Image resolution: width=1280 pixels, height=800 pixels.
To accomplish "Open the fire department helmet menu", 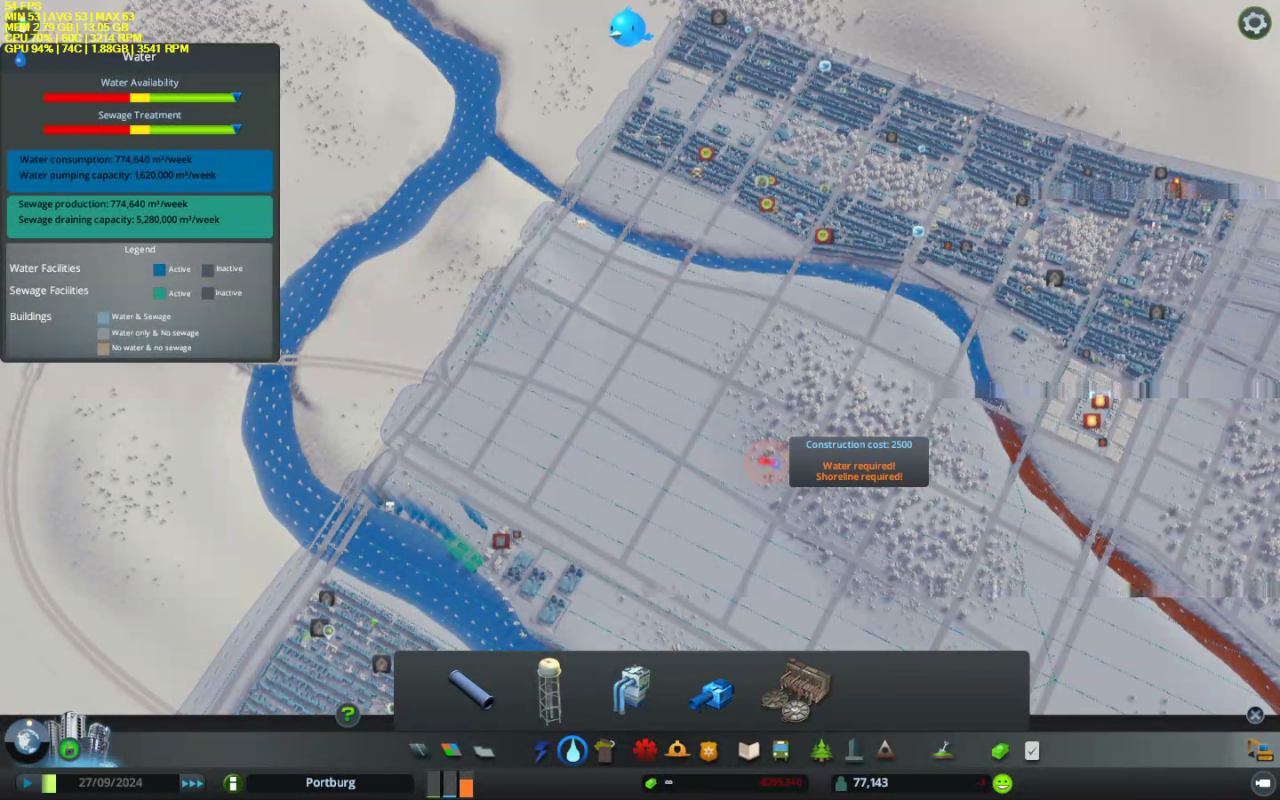I will click(678, 750).
